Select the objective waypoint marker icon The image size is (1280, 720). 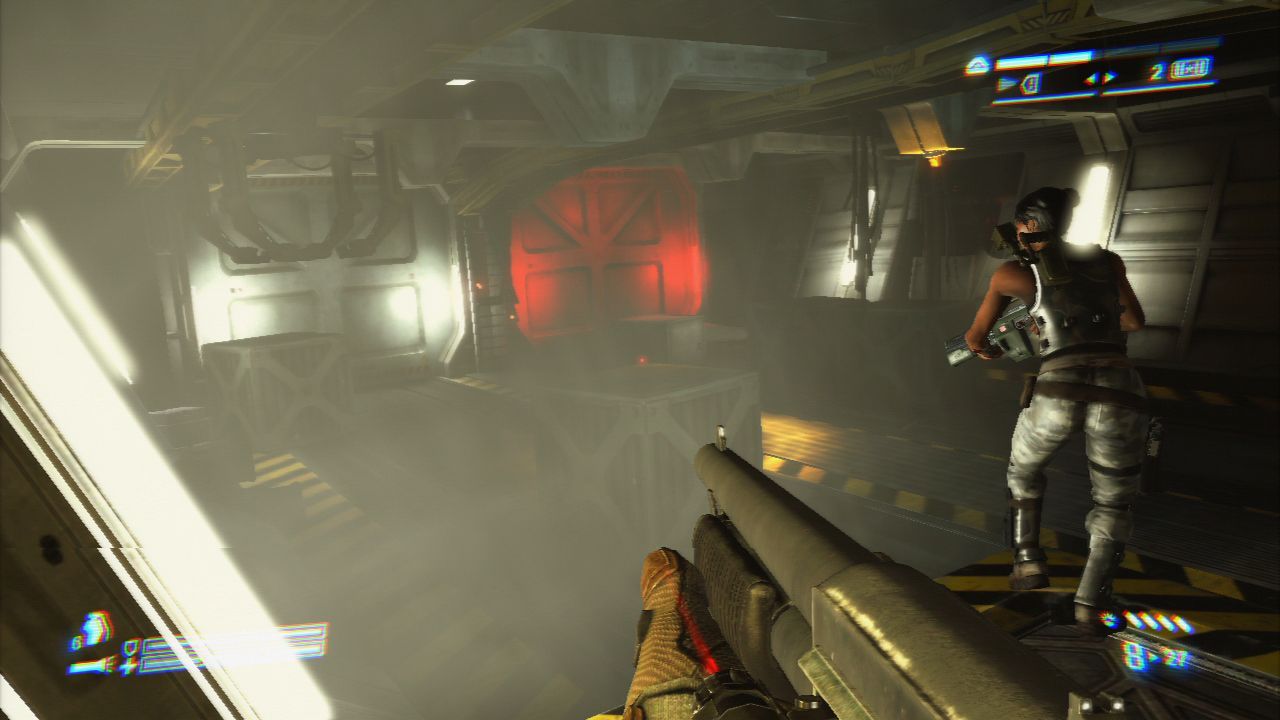[x=976, y=63]
